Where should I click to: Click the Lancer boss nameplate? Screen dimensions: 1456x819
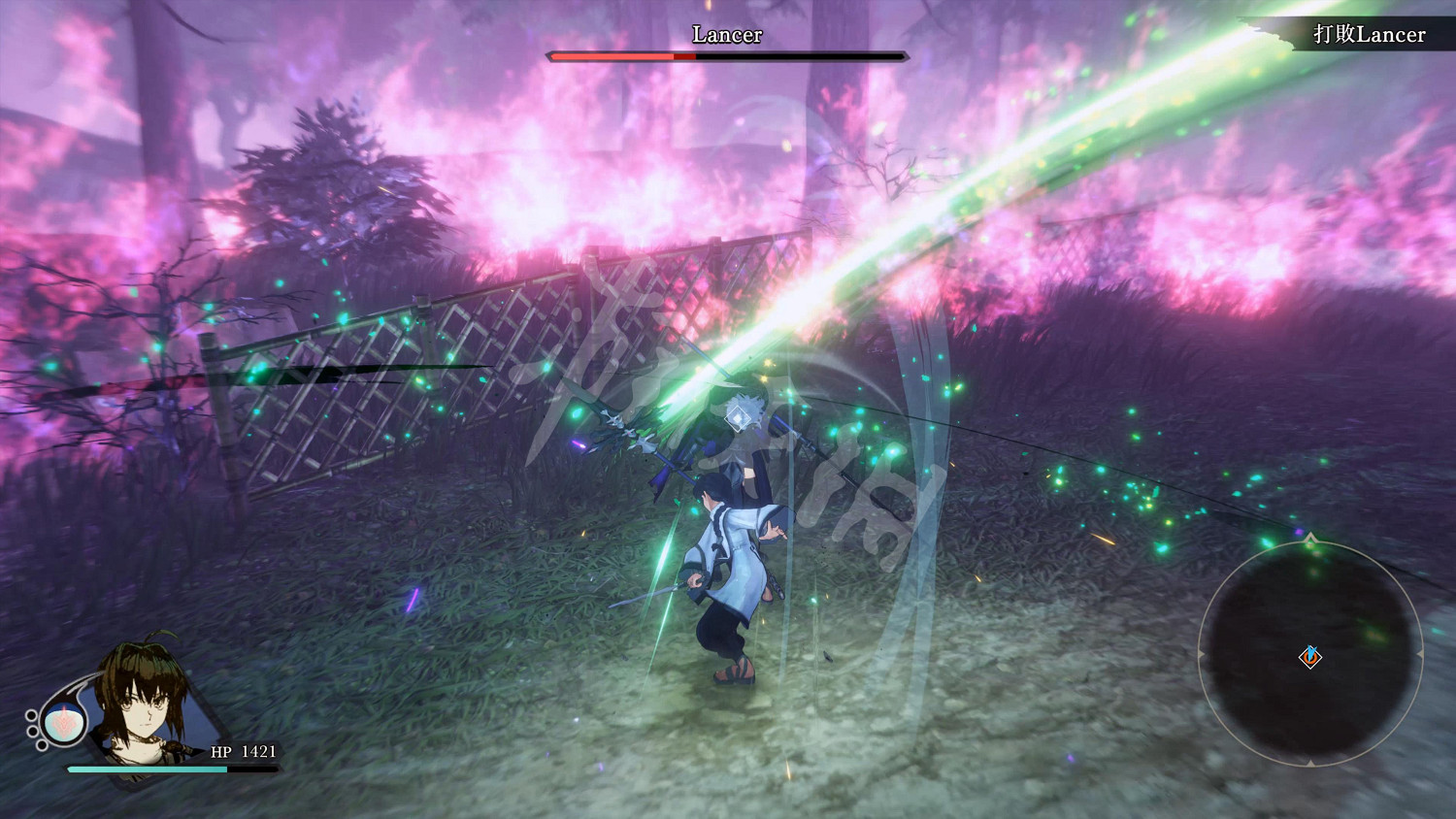[x=726, y=35]
